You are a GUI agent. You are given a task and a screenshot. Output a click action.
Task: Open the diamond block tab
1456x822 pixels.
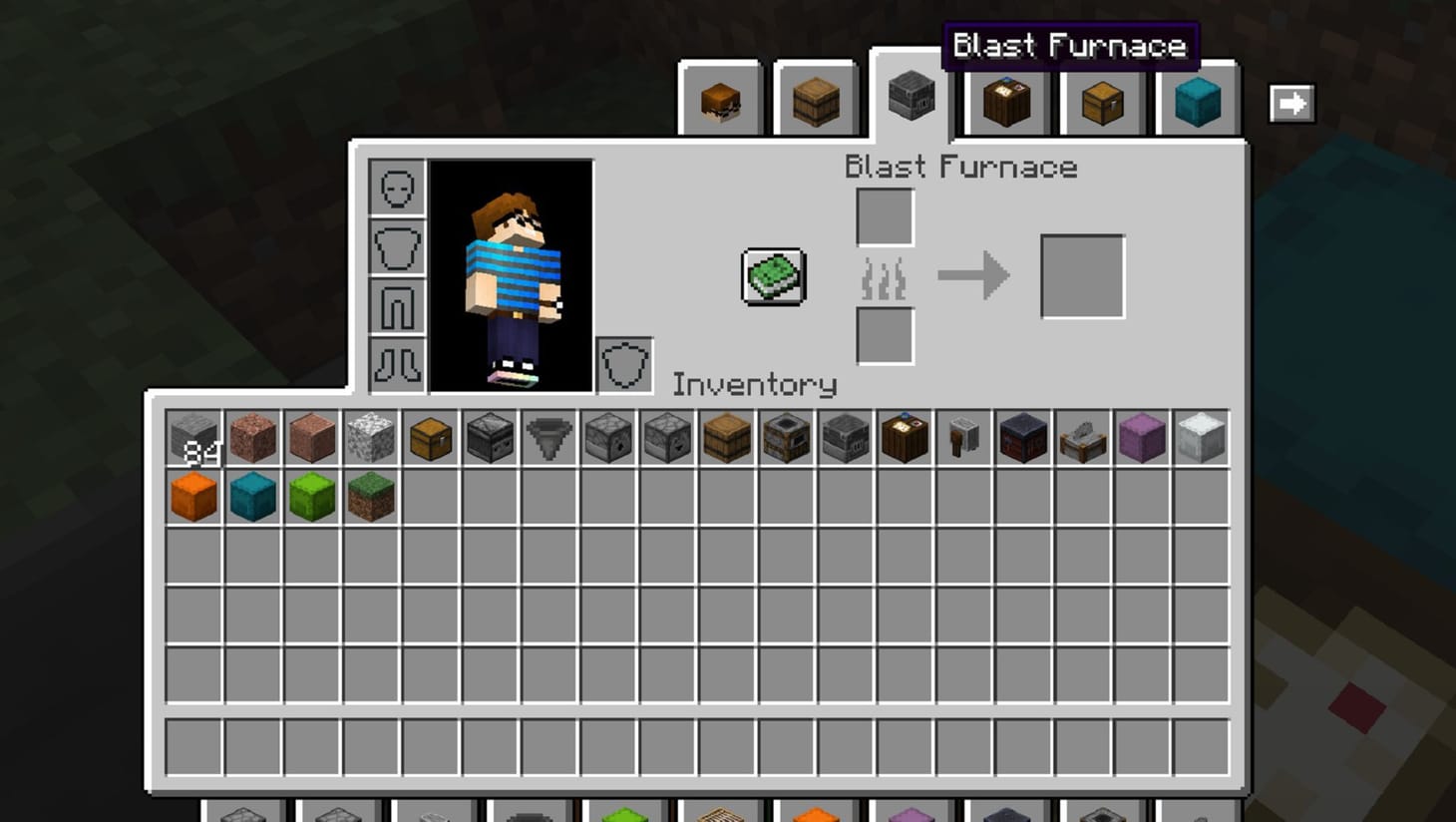pos(1196,99)
